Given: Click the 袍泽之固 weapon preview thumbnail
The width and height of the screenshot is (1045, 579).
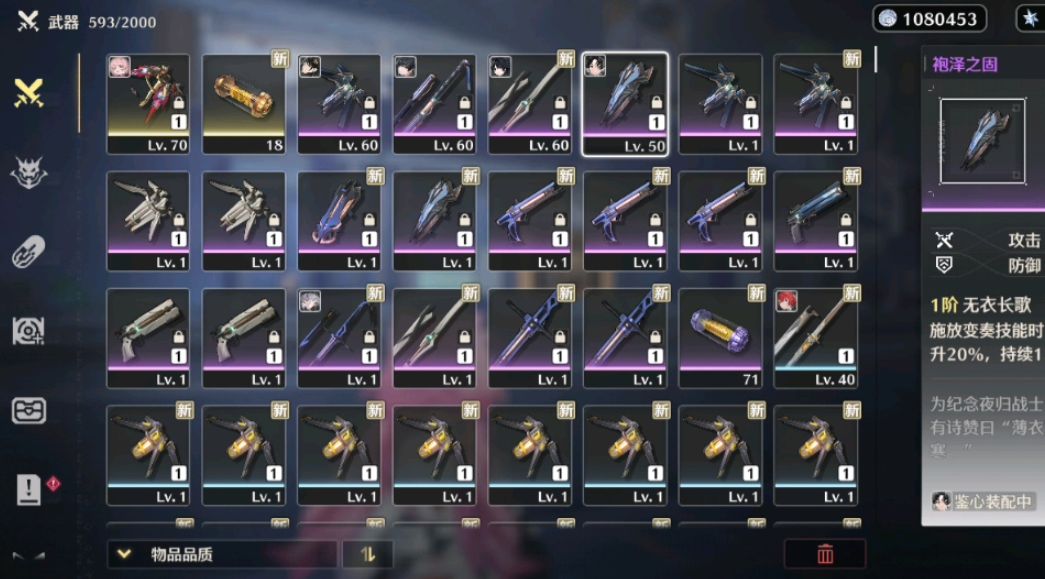Looking at the screenshot, I should pos(982,141).
